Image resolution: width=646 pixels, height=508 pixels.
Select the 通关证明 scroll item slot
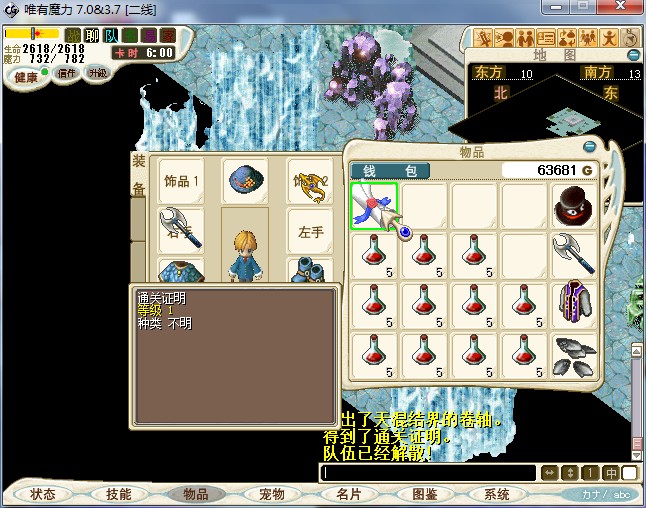pyautogui.click(x=374, y=207)
